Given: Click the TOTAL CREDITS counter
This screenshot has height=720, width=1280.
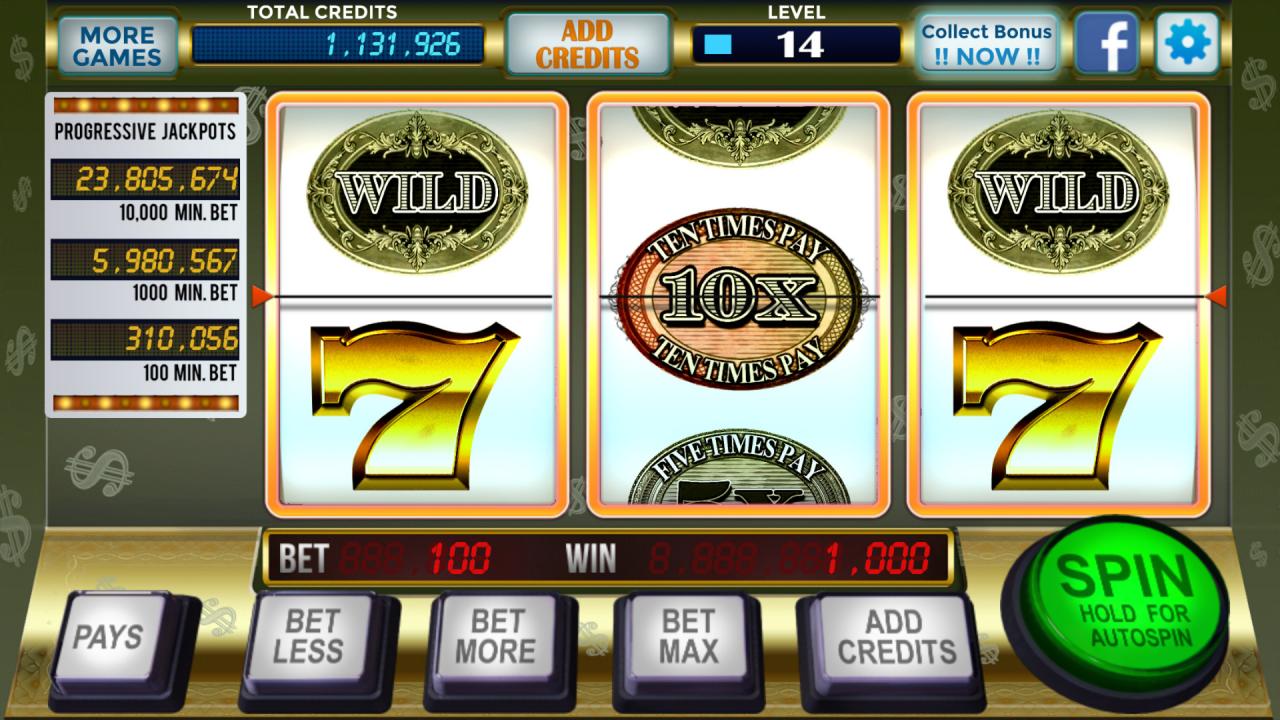Looking at the screenshot, I should (x=345, y=43).
